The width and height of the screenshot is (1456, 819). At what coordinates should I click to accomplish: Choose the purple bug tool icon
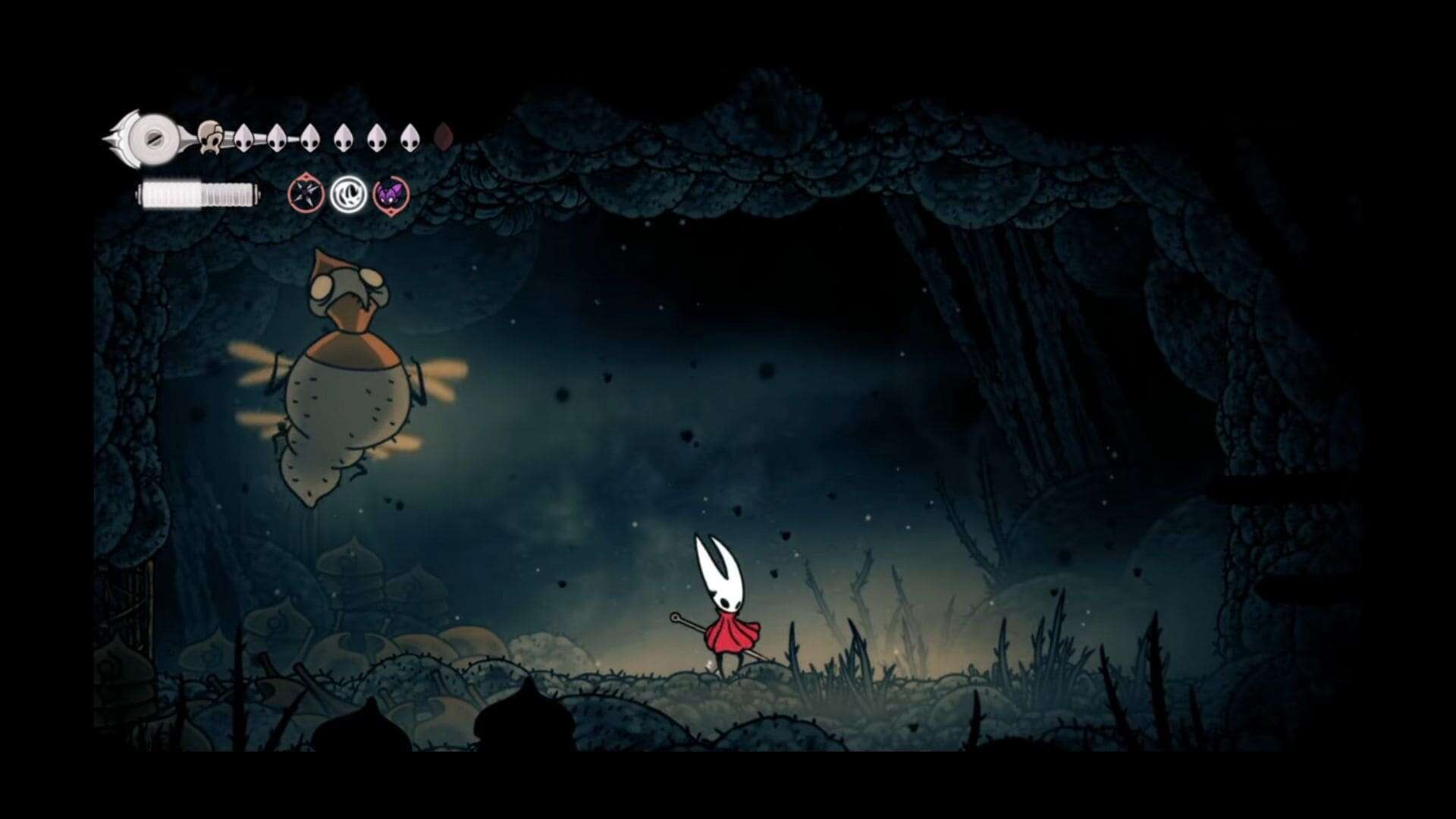click(x=391, y=195)
